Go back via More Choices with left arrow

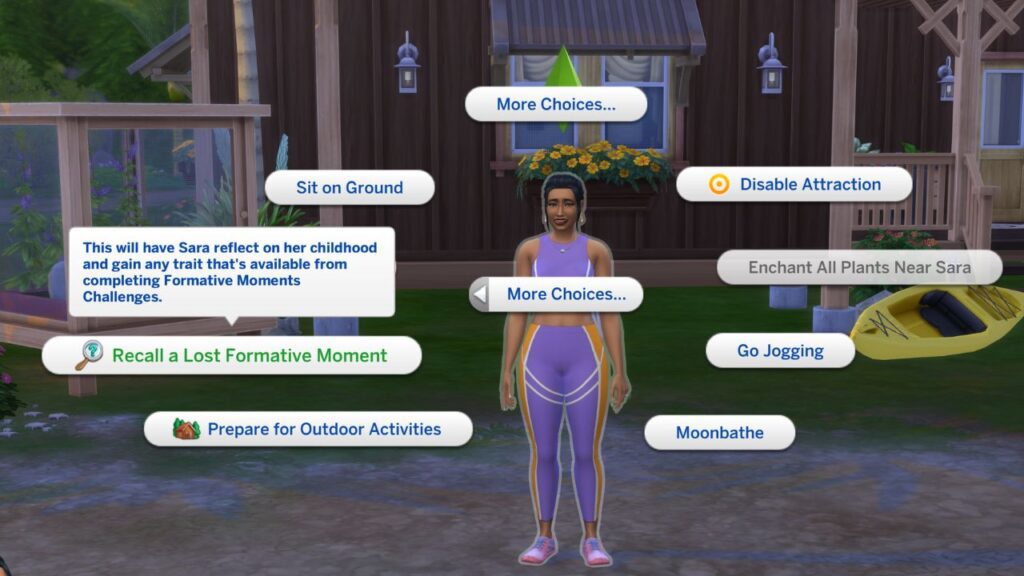coord(556,294)
